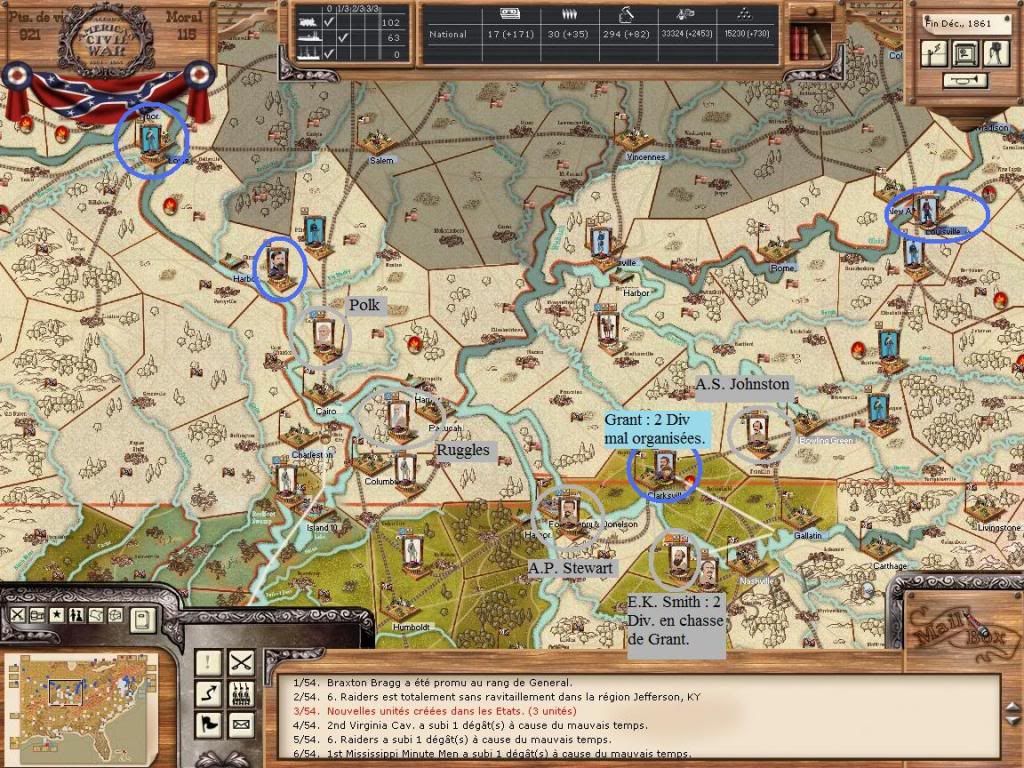Select Grant's army unit at Clarksville

tap(664, 465)
